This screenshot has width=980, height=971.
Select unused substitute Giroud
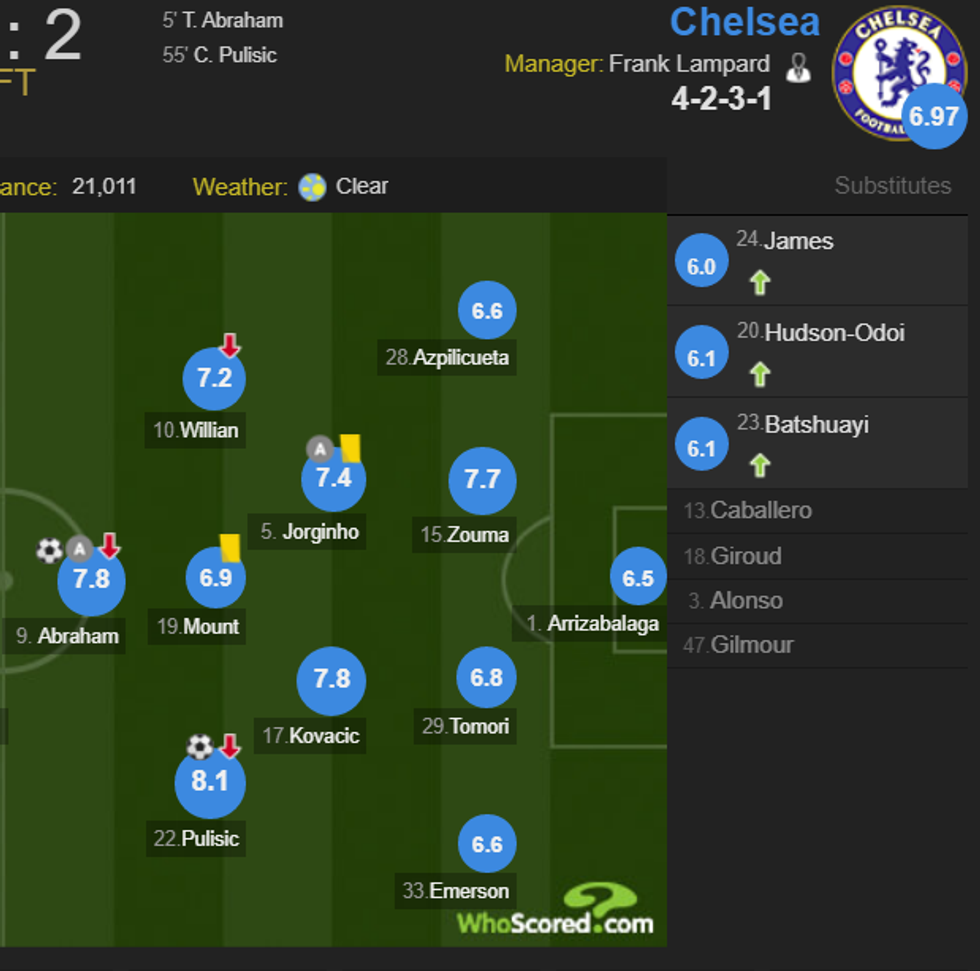(746, 556)
